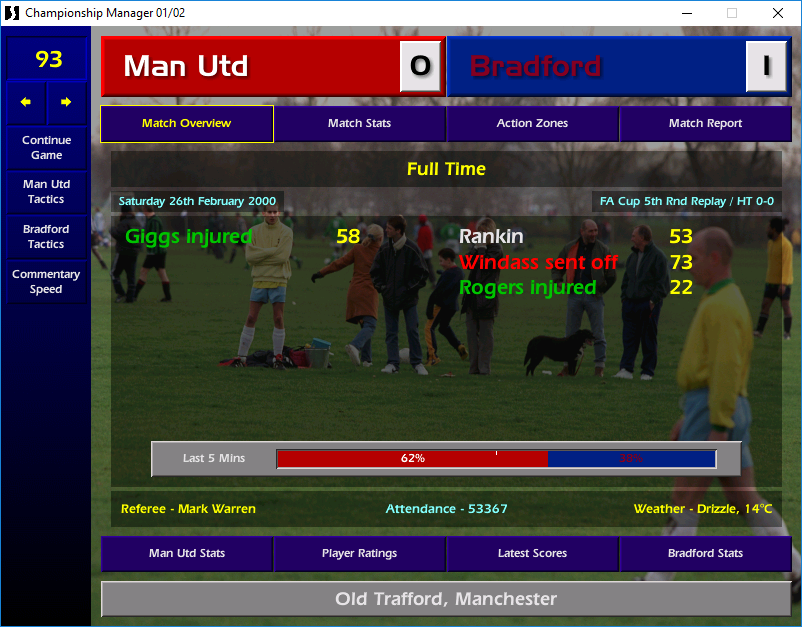Show the Action Zones tab
The image size is (802, 627).
pyautogui.click(x=532, y=124)
